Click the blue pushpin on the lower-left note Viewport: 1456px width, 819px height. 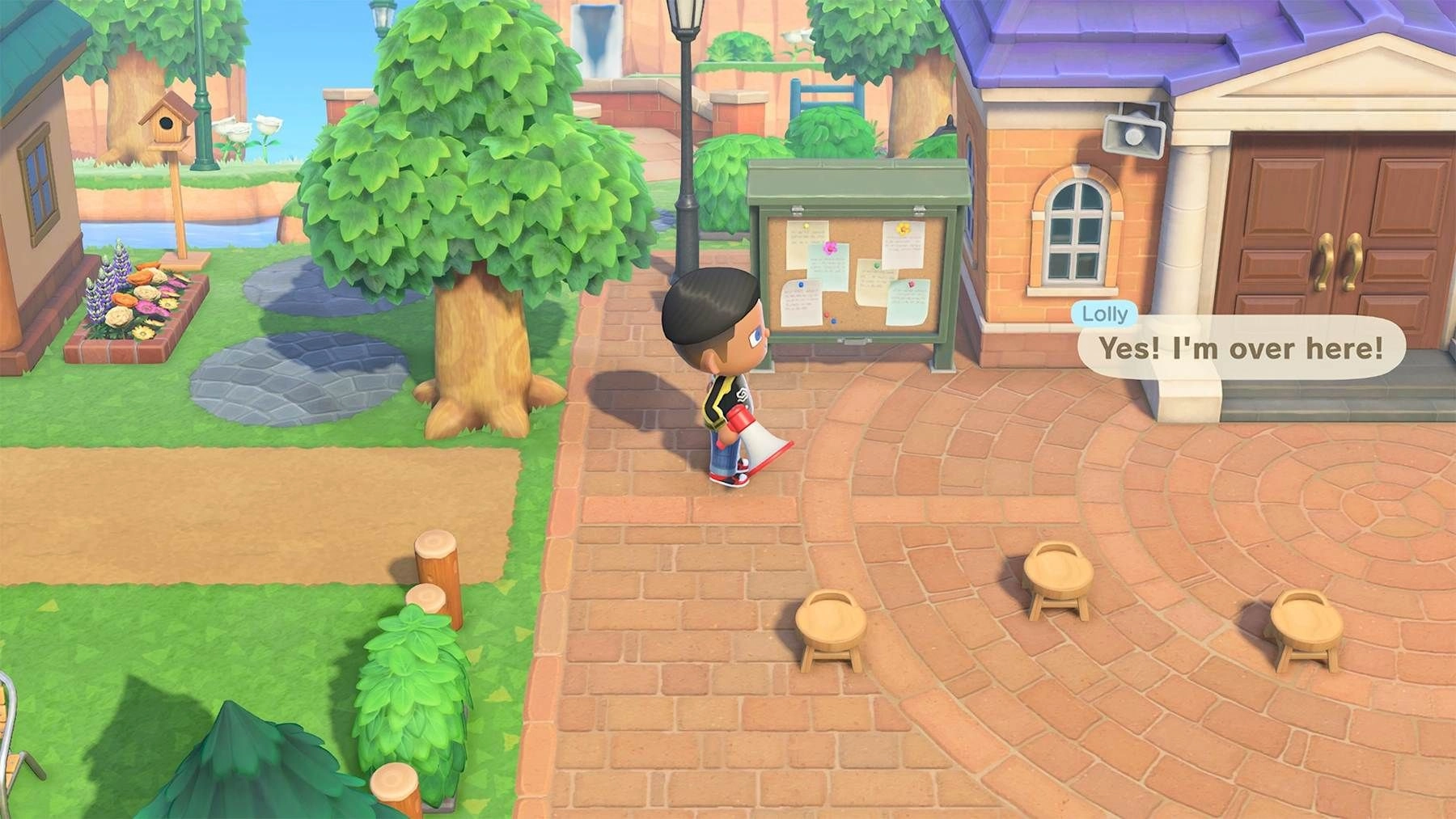[x=801, y=285]
